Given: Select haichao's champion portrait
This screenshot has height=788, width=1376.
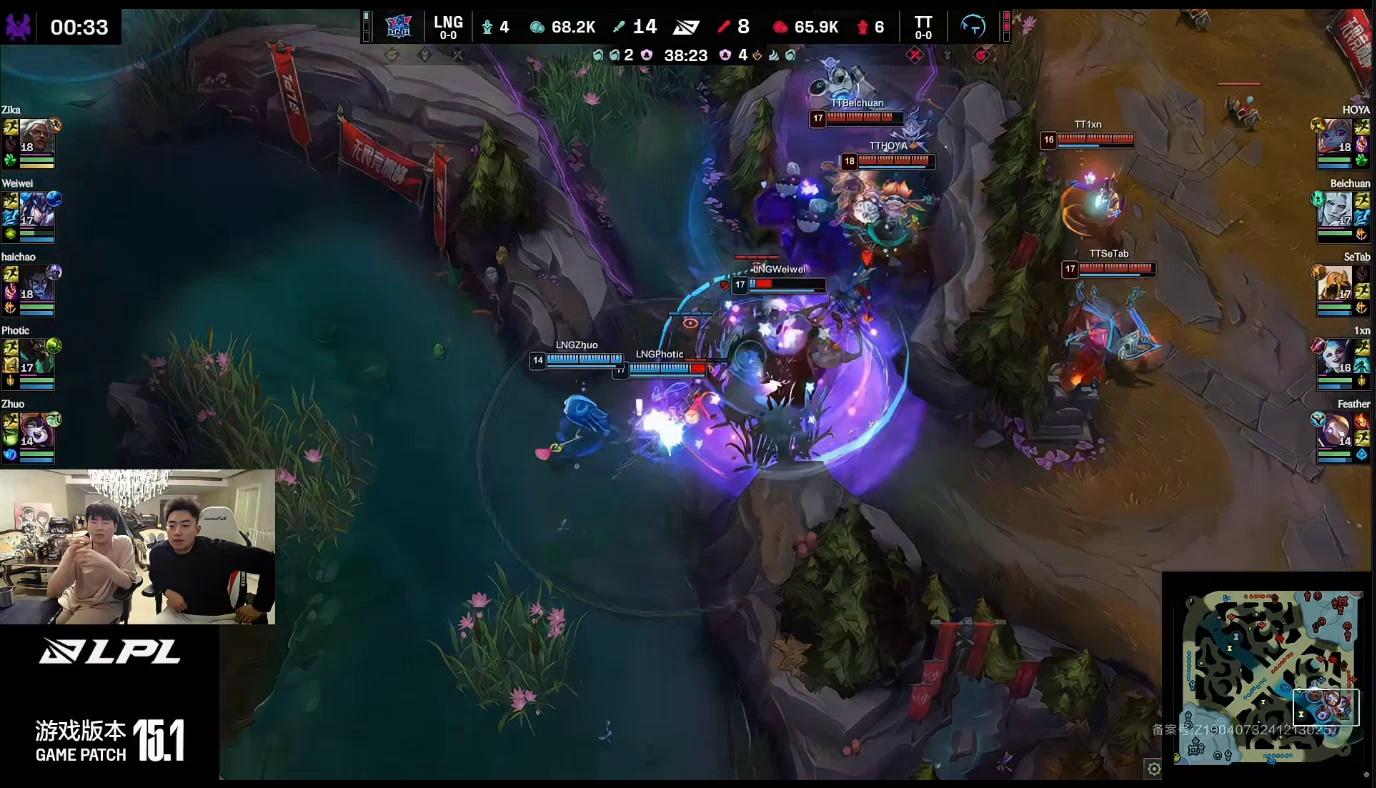Looking at the screenshot, I should [x=36, y=283].
